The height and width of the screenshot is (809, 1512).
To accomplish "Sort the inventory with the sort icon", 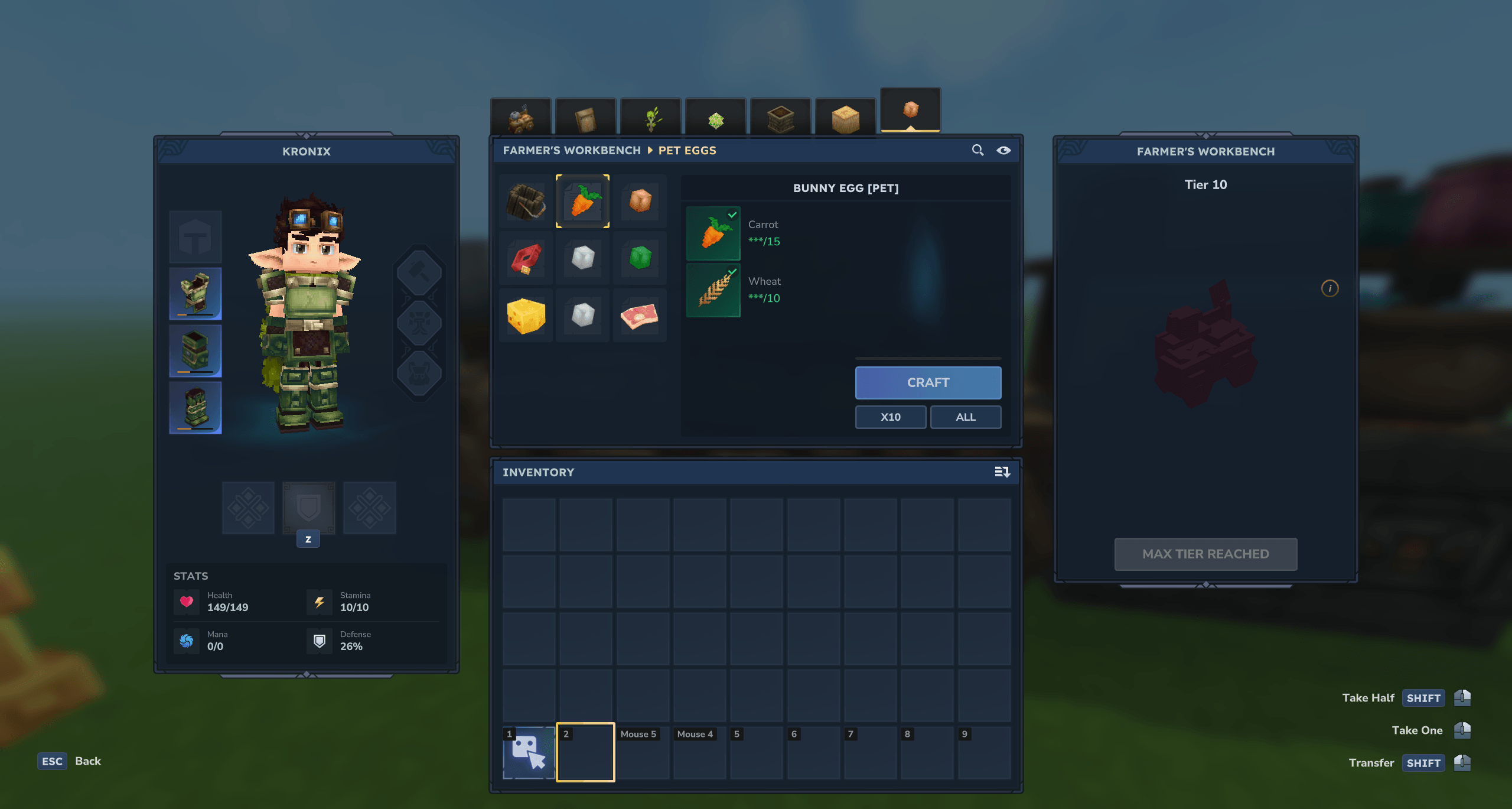I will (x=1002, y=472).
